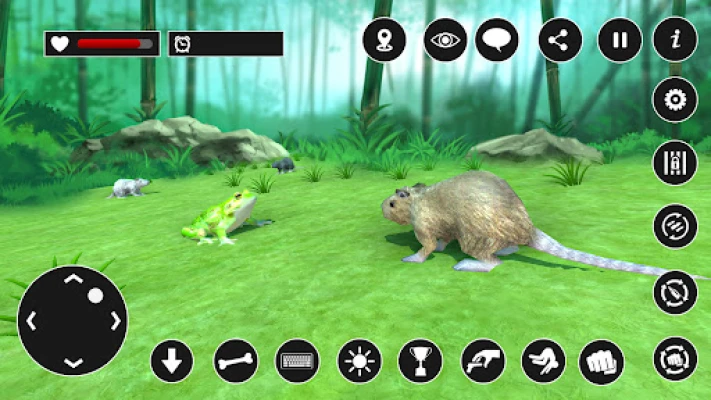The width and height of the screenshot is (711, 400).
Task: Activate the fist punch attack
Action: (601, 361)
